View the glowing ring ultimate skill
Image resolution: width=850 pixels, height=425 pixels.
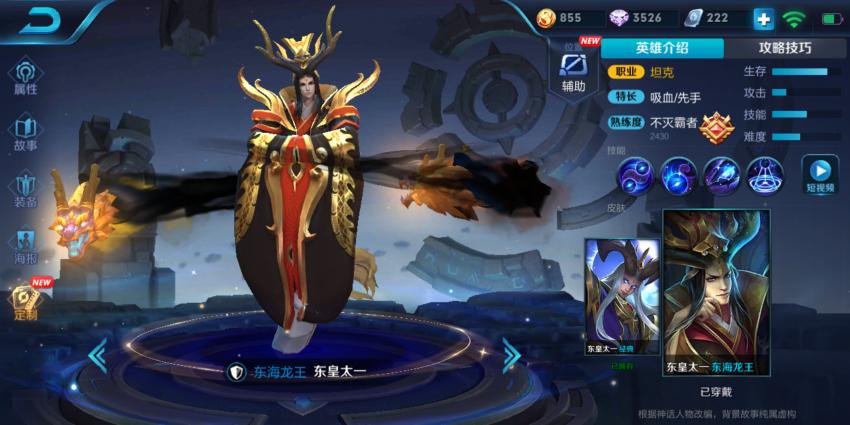click(765, 175)
